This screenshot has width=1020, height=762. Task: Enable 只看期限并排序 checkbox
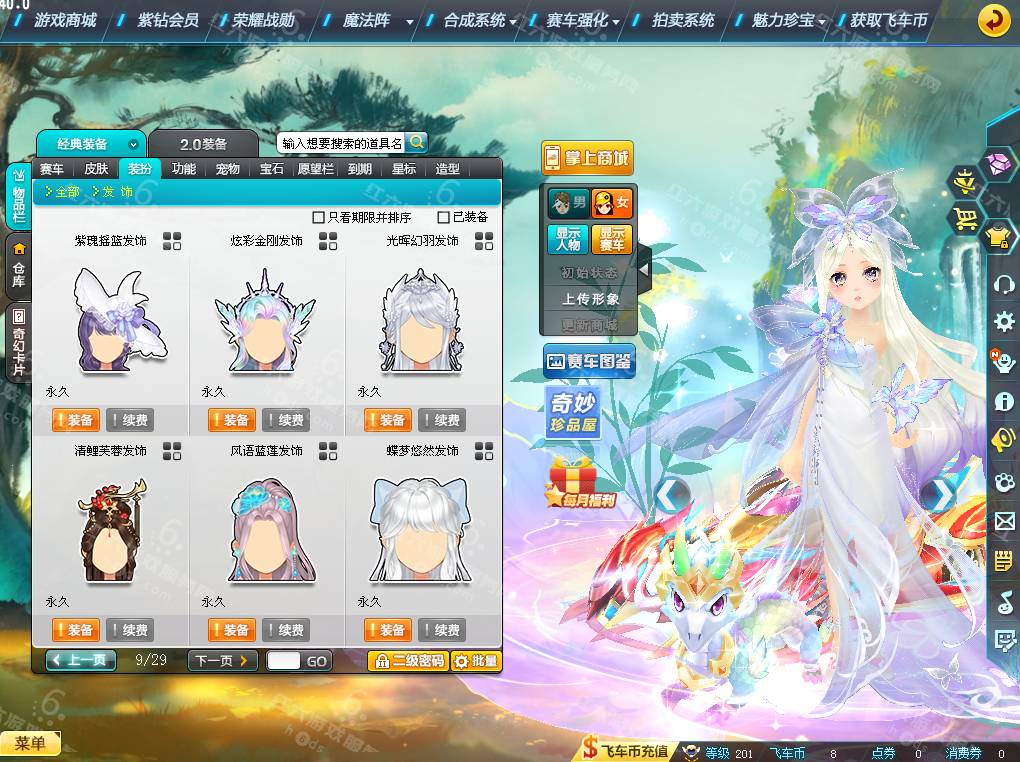pos(319,217)
